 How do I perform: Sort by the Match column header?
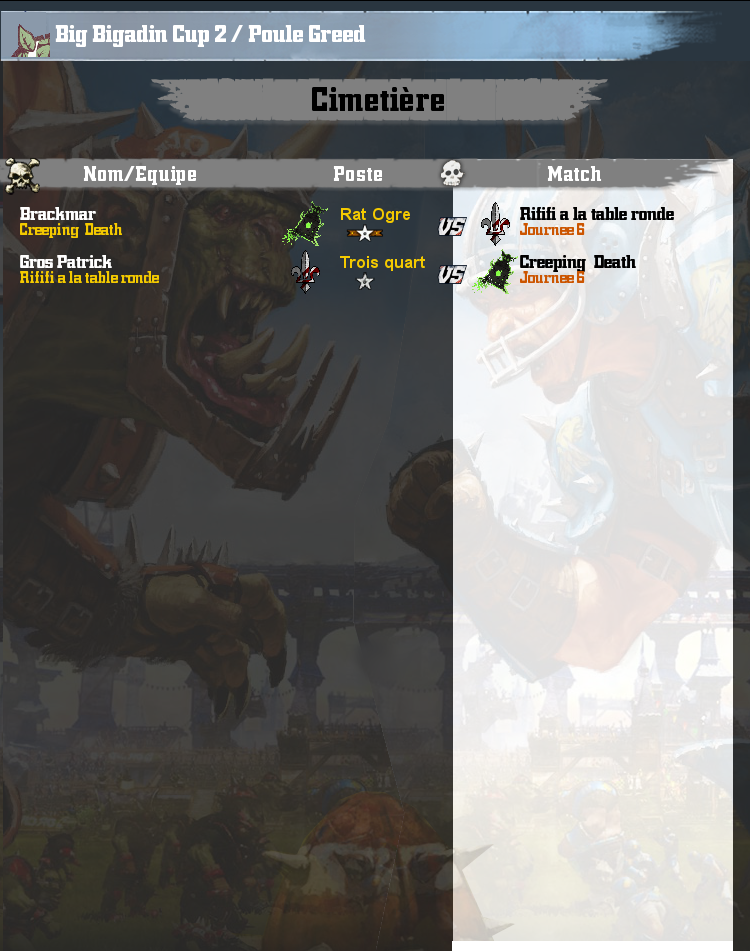coord(574,174)
